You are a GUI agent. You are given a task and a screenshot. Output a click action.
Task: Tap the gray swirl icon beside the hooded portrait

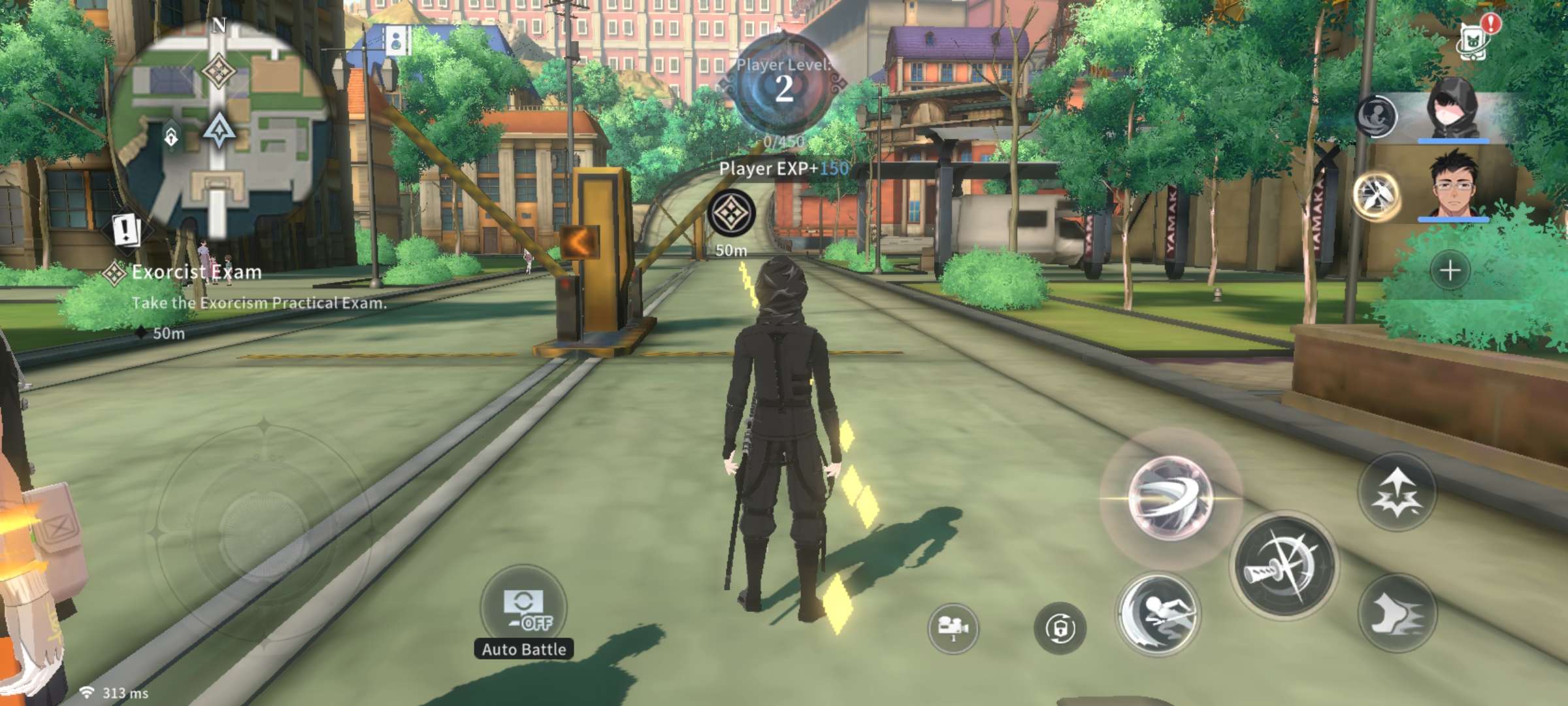pos(1376,116)
